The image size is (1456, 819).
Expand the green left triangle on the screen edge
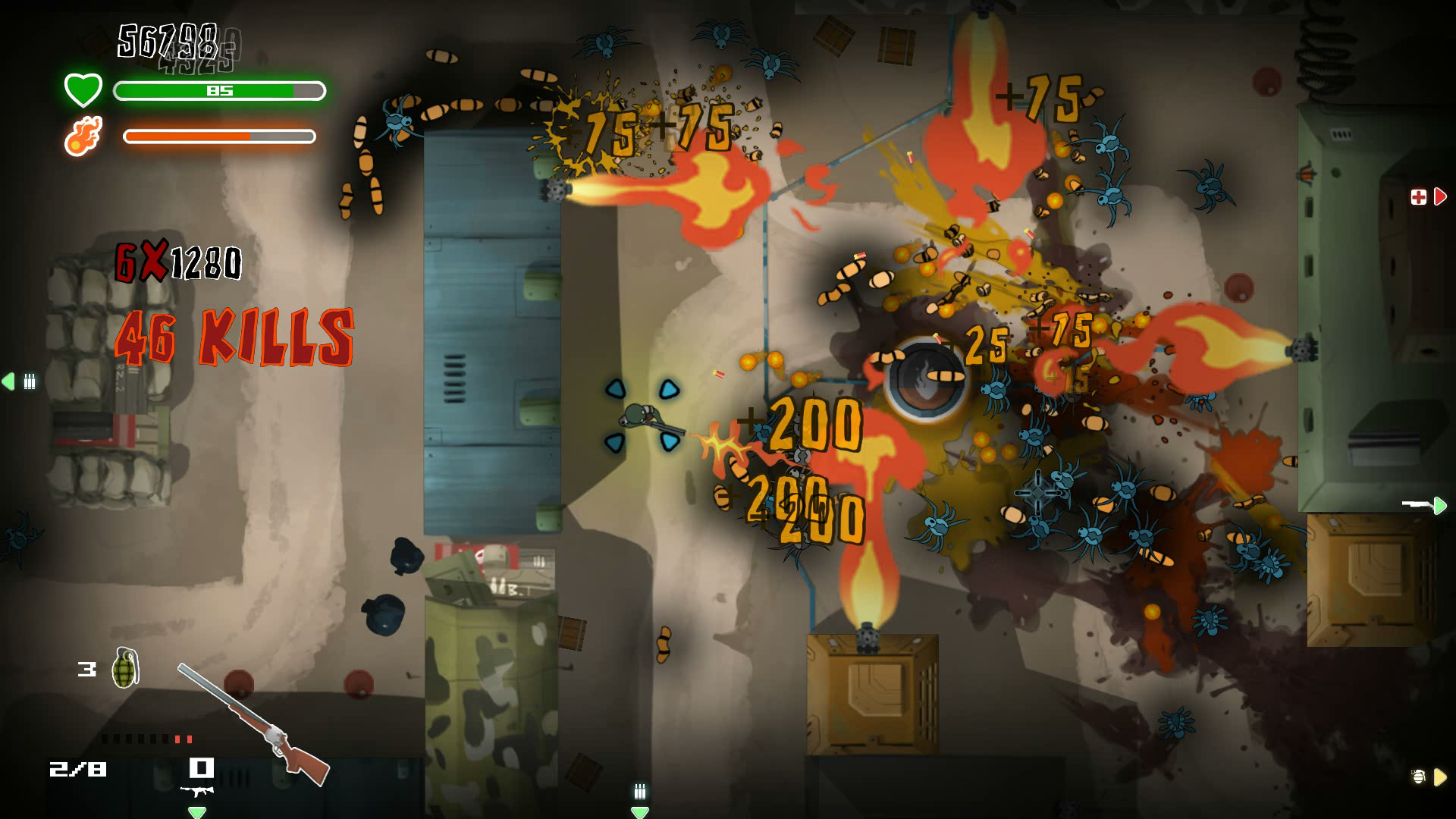point(8,383)
